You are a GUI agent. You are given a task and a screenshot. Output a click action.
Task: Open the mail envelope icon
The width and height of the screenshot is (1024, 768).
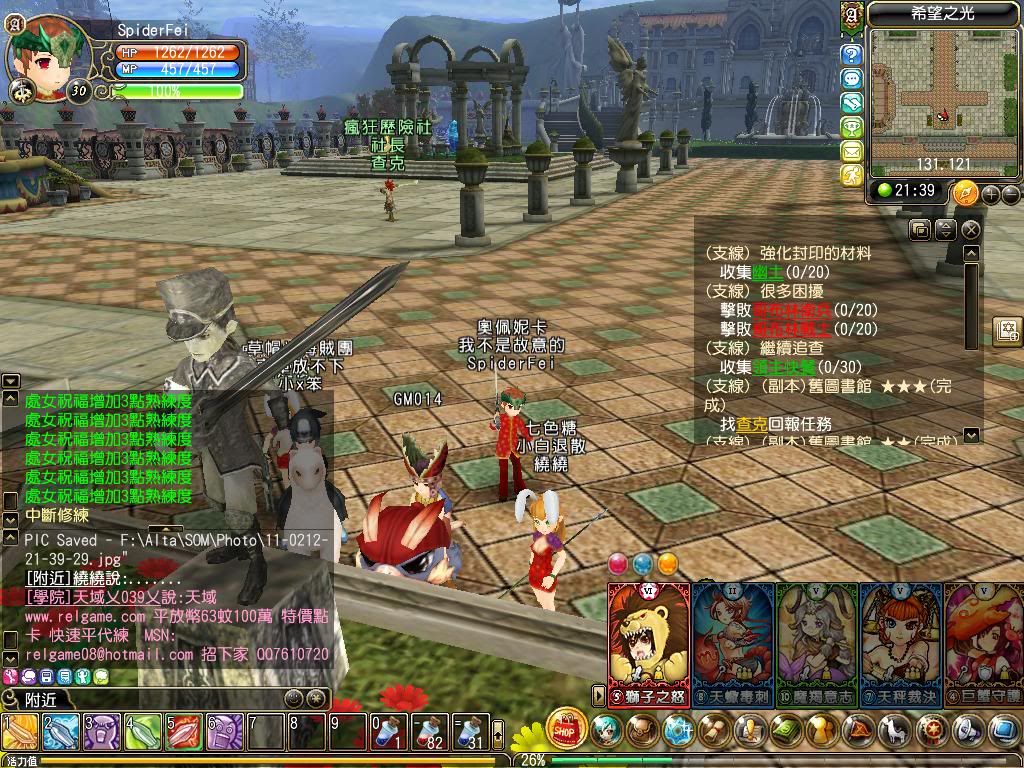point(852,151)
